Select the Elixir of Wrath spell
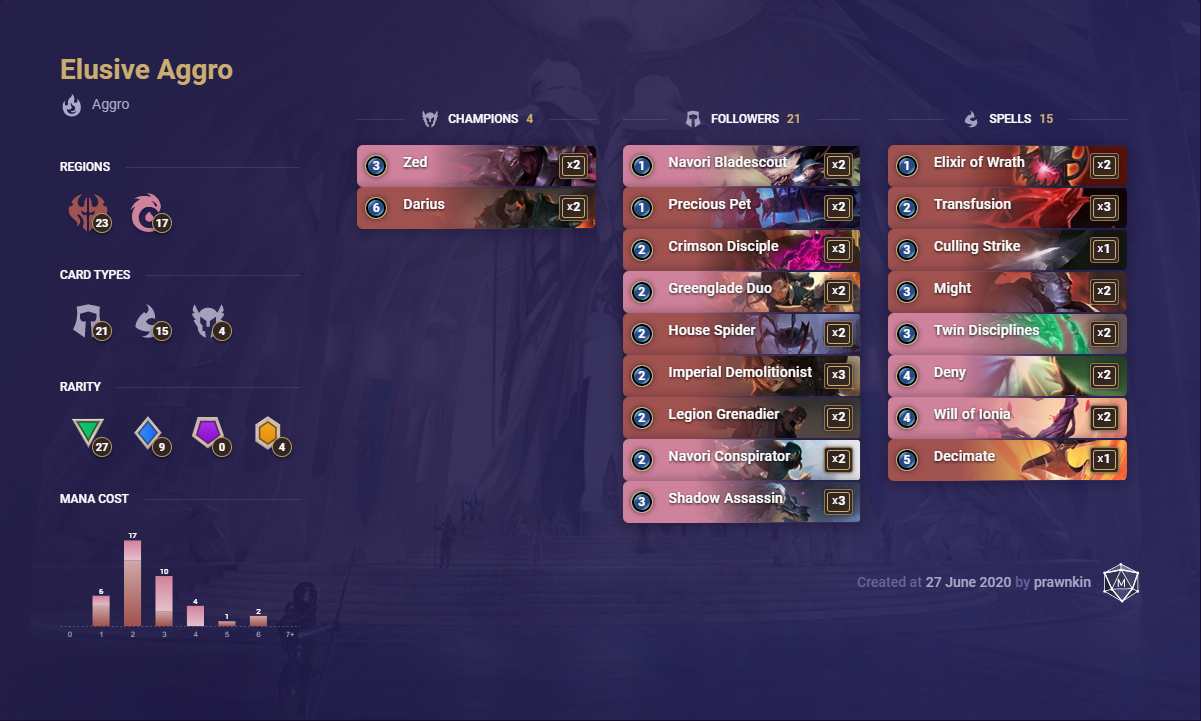The height and width of the screenshot is (721, 1201). 1007,166
